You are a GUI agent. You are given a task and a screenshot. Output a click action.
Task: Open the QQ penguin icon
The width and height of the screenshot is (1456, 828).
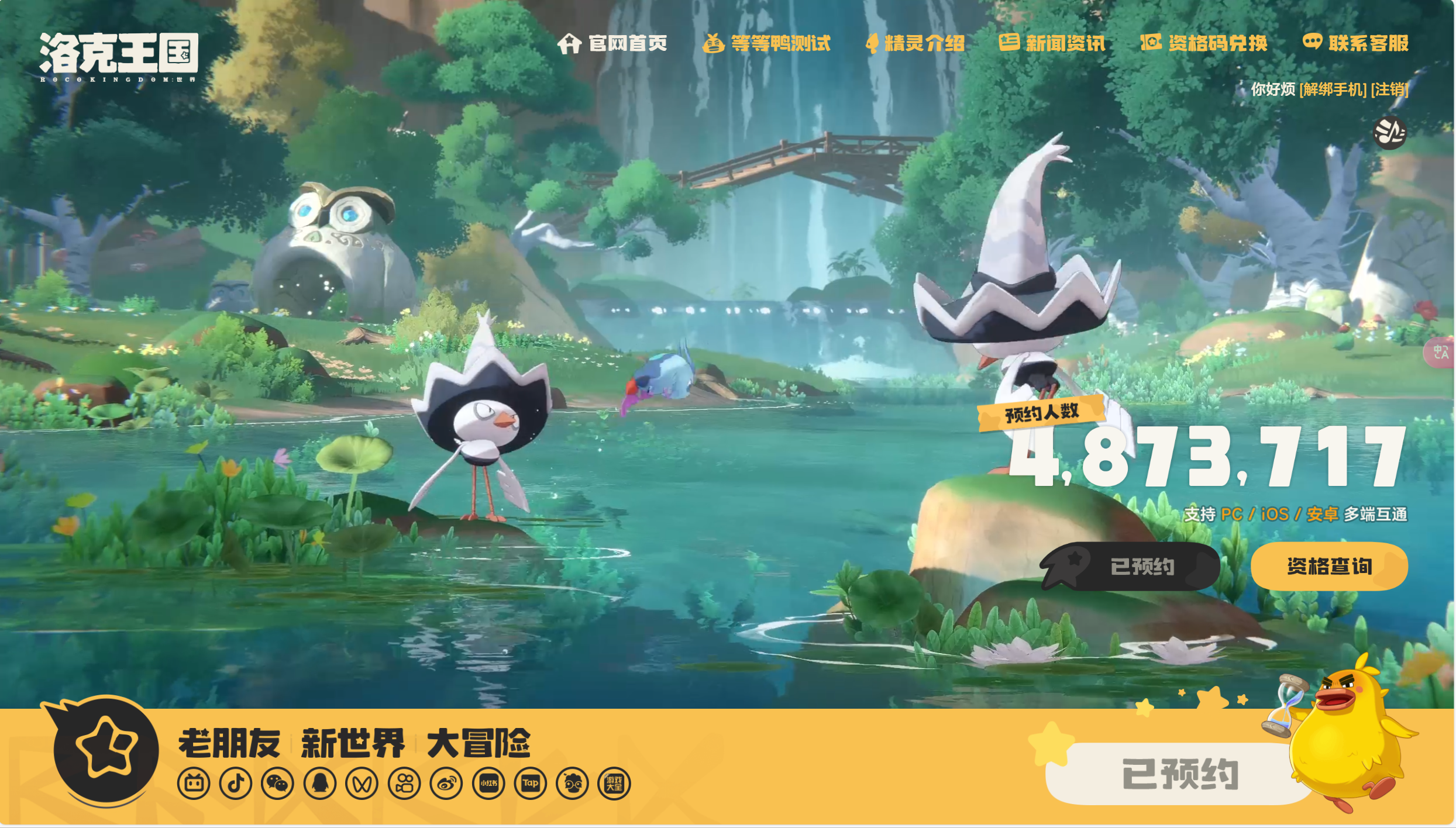(x=319, y=782)
